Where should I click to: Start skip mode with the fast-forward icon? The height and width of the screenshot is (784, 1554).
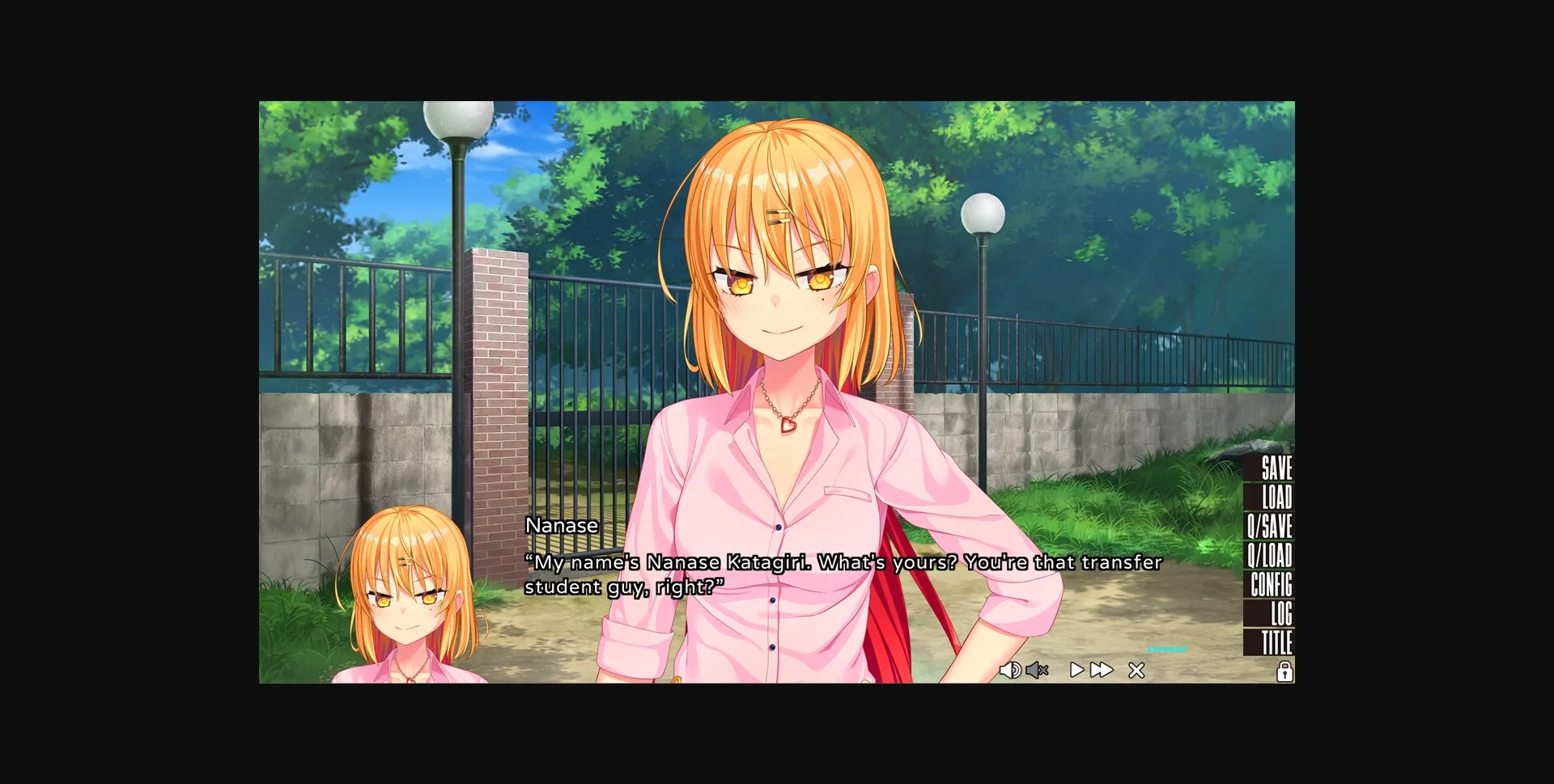coord(1102,670)
